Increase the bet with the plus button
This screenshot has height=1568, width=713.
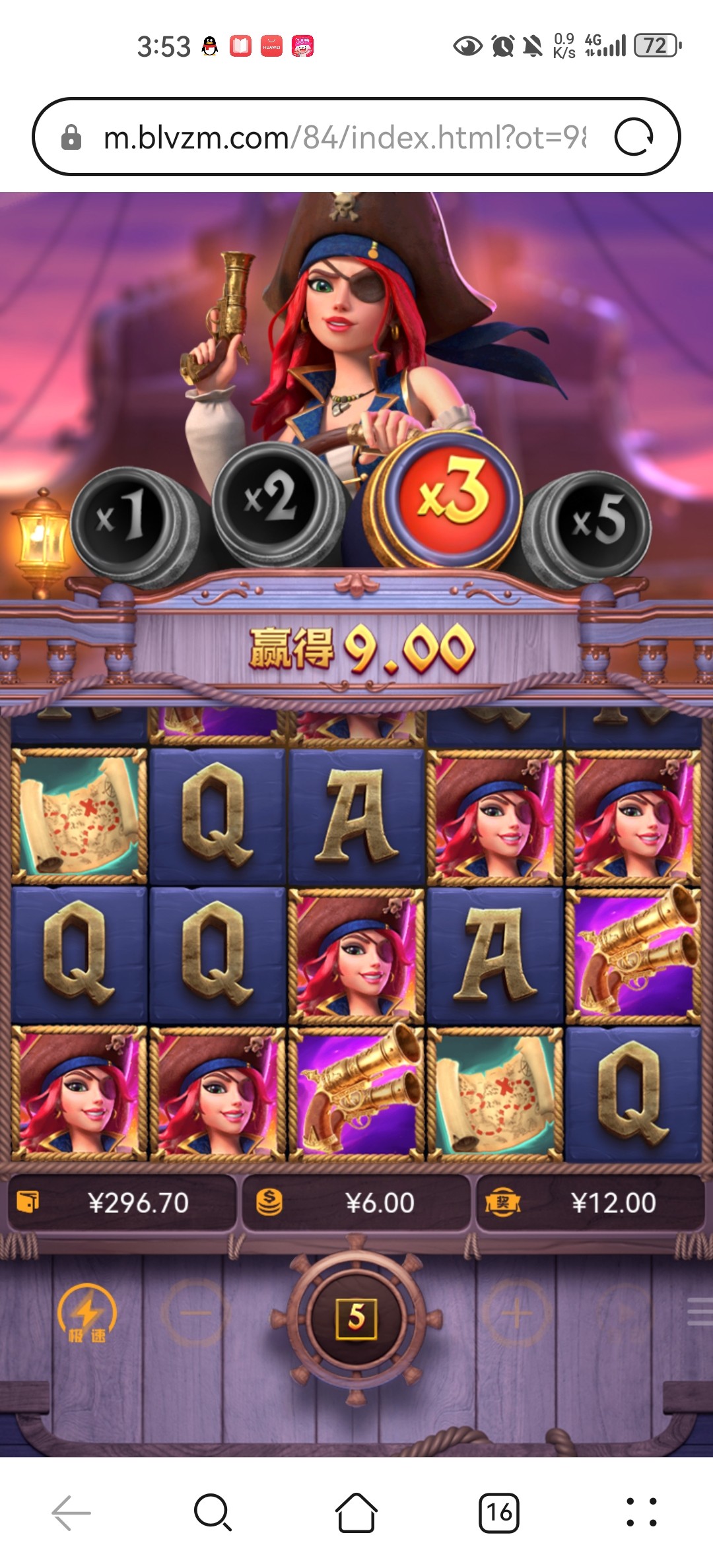coord(517,1313)
